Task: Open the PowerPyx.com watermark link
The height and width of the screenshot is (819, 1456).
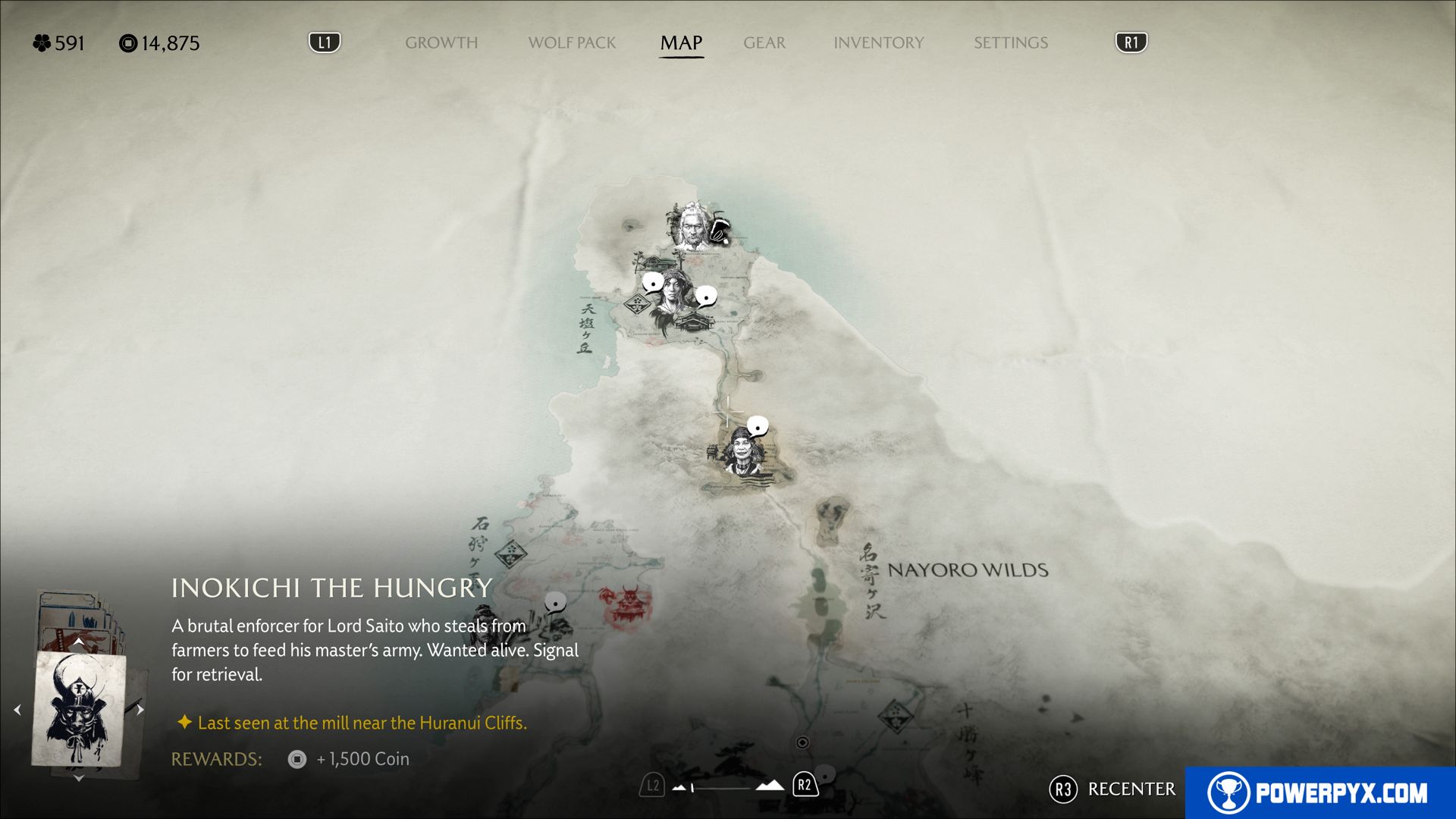Action: 1319,792
